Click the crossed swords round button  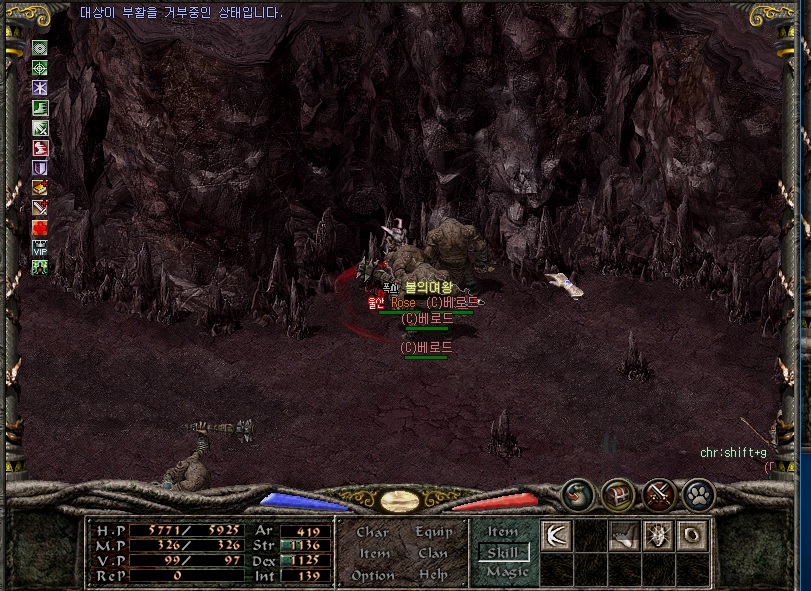(658, 494)
